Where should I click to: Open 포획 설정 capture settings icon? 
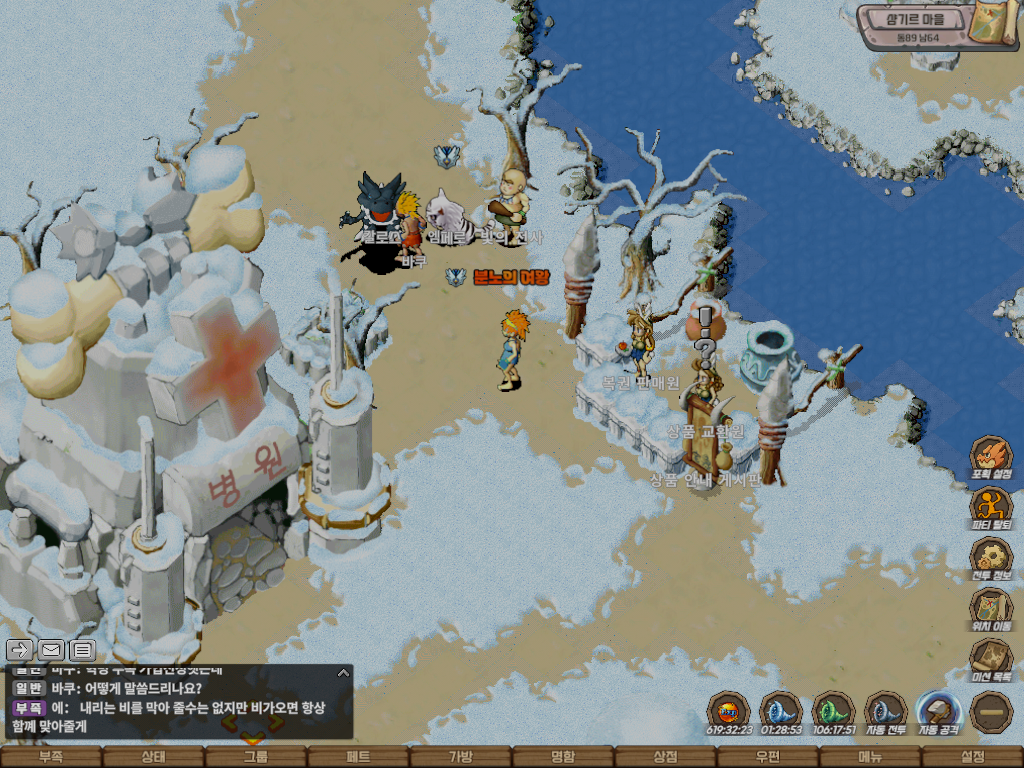(991, 456)
